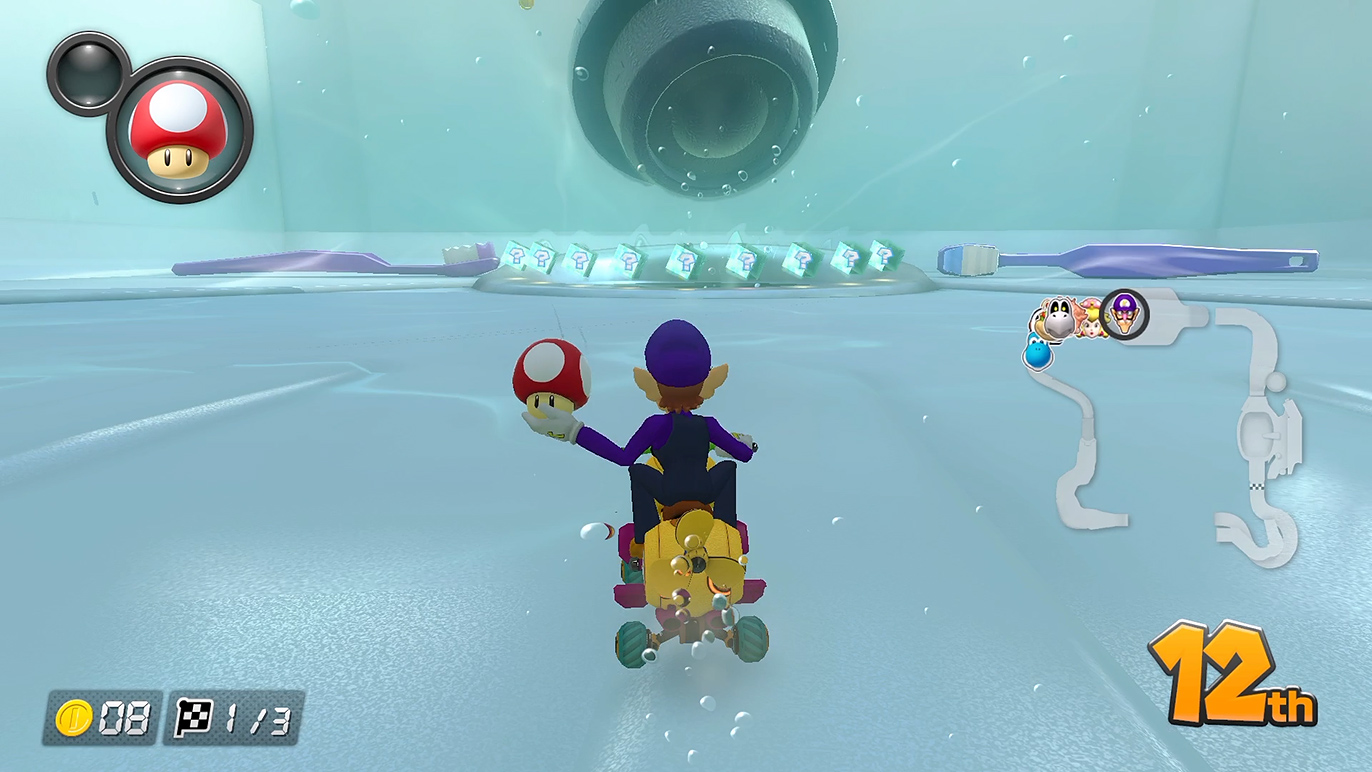
Task: Click the blue Yoshi minimap marker
Action: click(x=1037, y=352)
